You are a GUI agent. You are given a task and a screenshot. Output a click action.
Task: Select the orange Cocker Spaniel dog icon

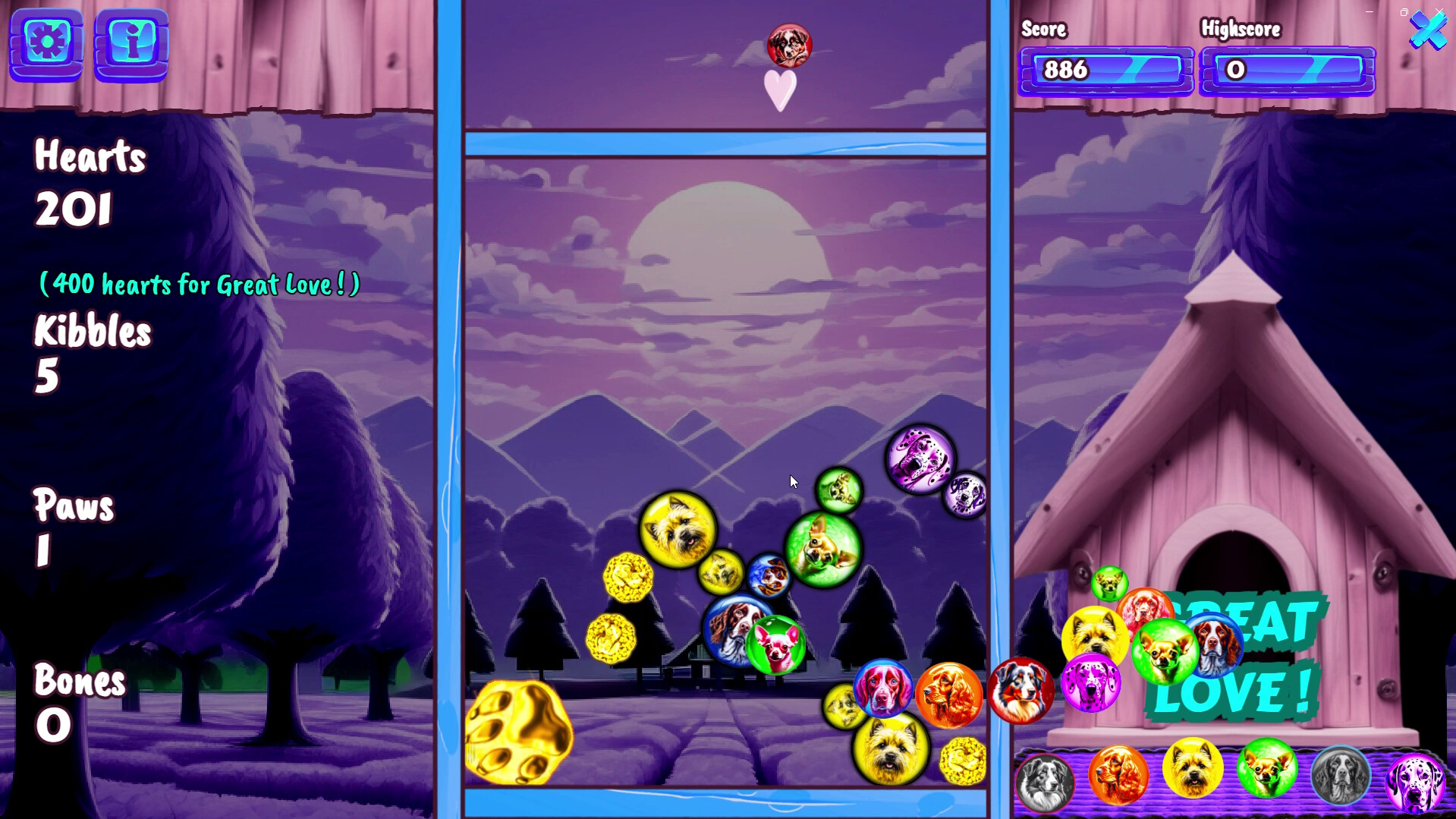(1119, 774)
